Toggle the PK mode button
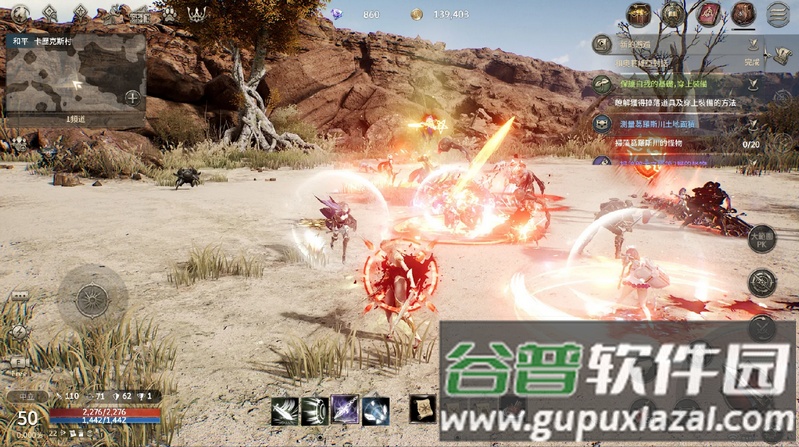The height and width of the screenshot is (447, 799). tap(762, 238)
